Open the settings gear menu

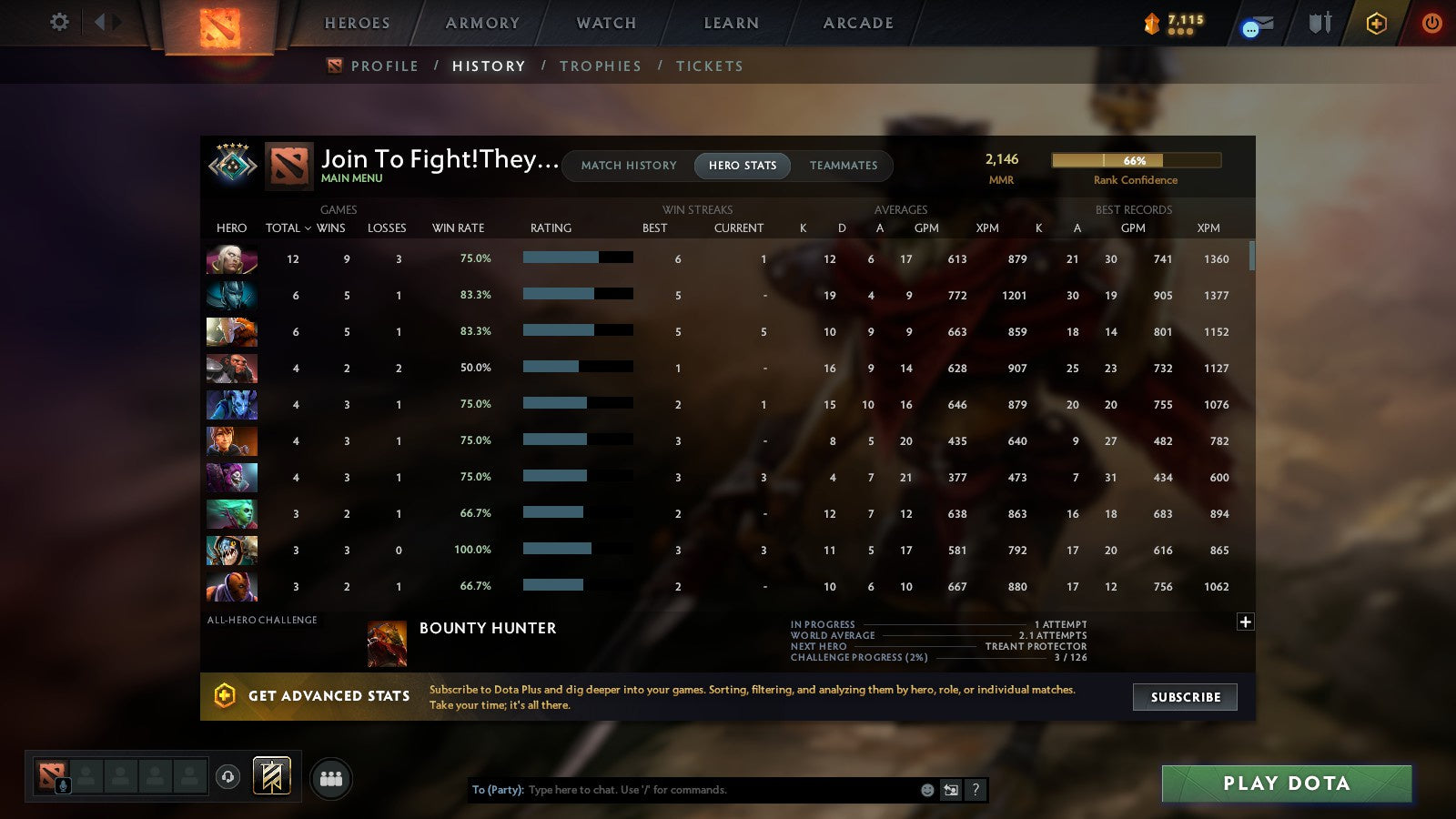(x=58, y=23)
